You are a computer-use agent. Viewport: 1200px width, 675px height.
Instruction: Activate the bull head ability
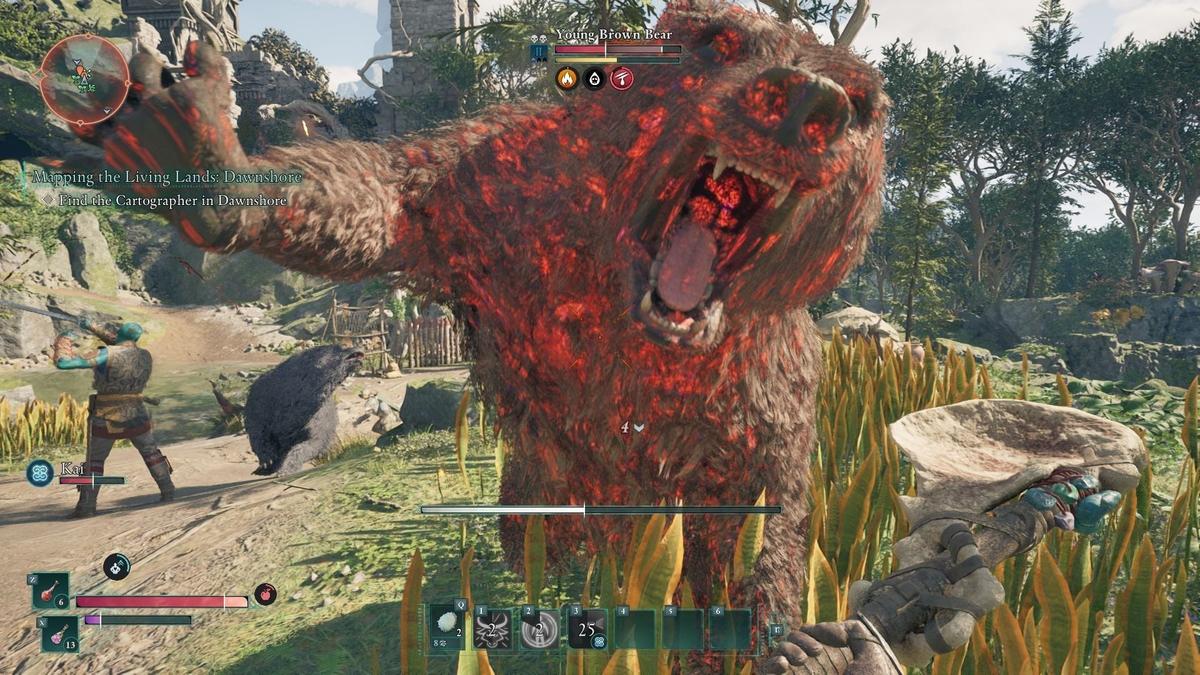tap(493, 629)
